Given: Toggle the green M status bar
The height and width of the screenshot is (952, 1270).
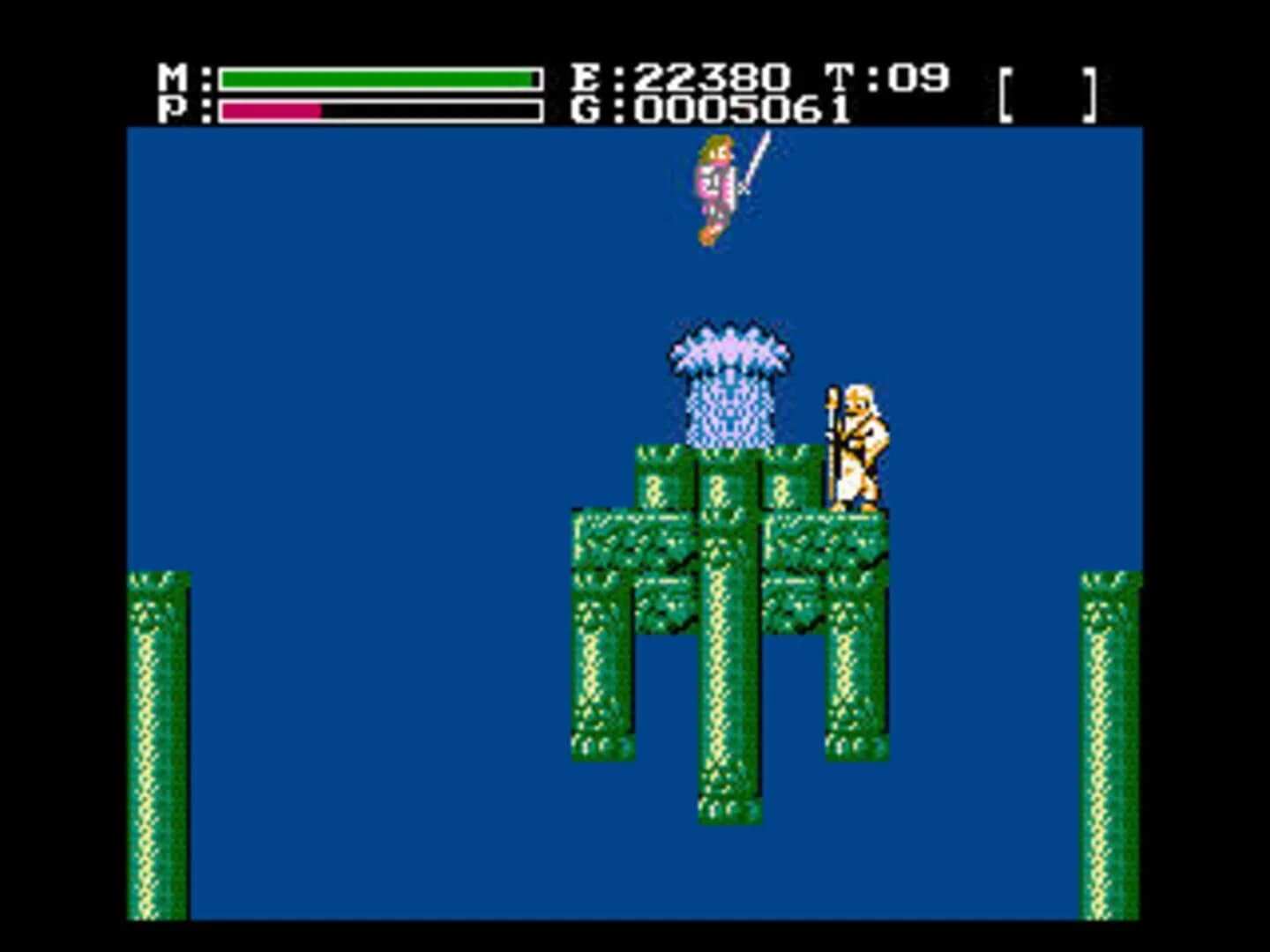Looking at the screenshot, I should pyautogui.click(x=379, y=78).
